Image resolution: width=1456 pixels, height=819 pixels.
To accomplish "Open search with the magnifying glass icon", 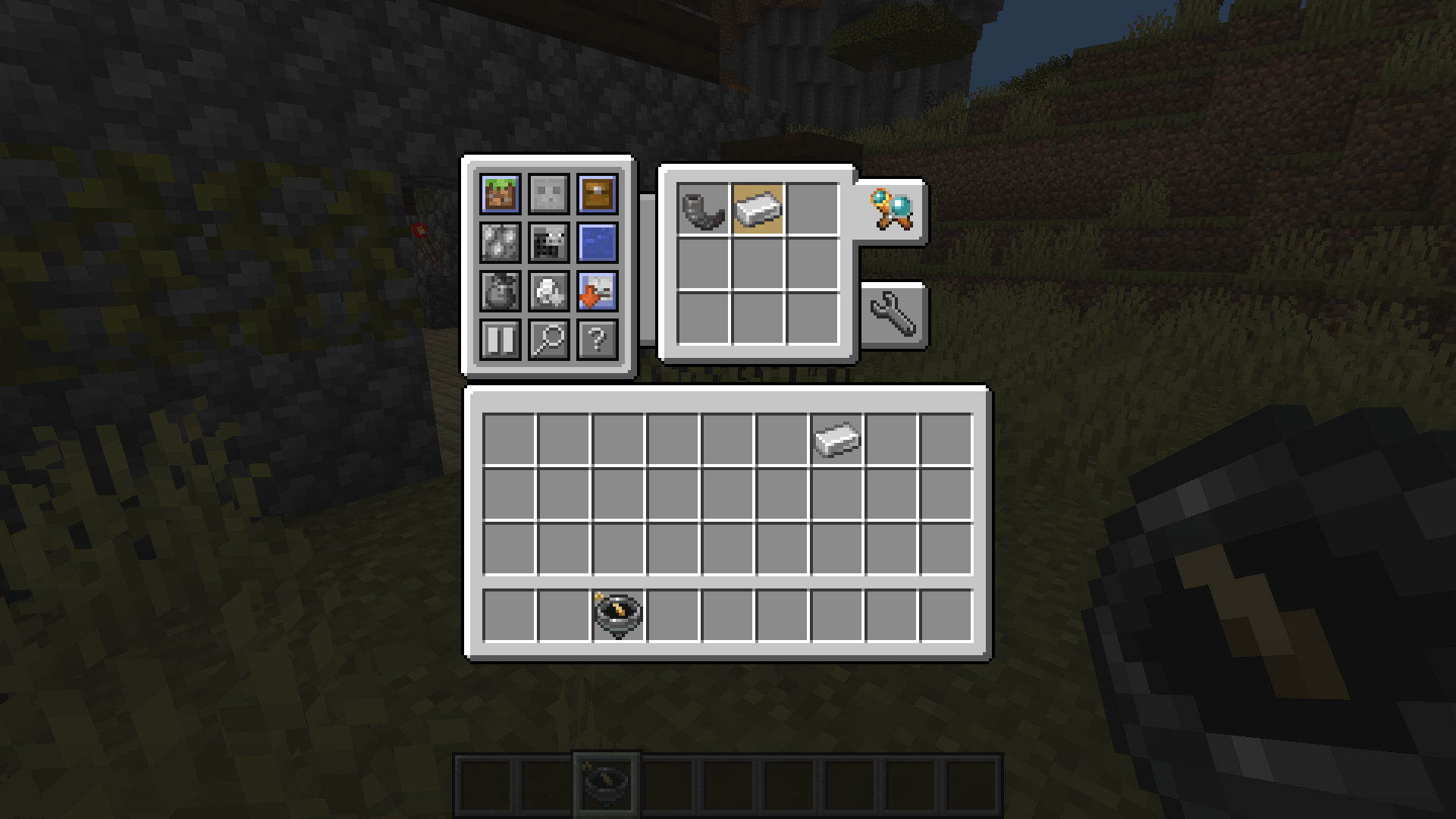I will point(549,342).
